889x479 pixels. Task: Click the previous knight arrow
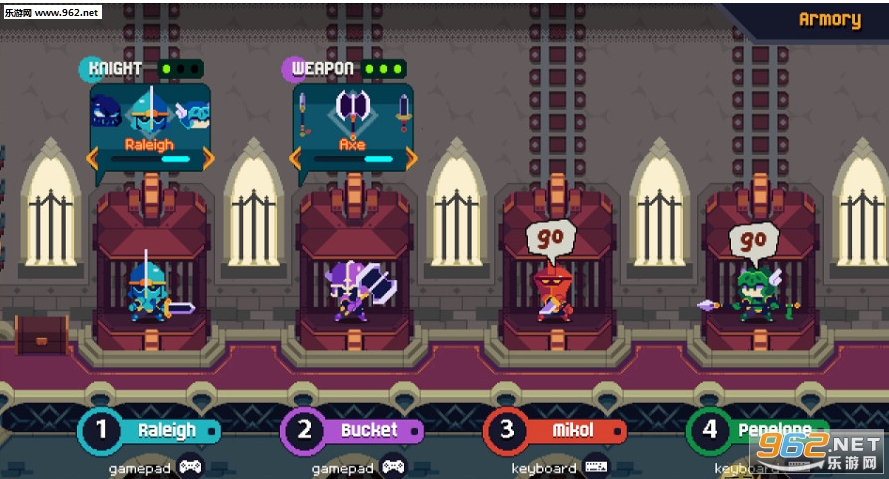pos(92,158)
